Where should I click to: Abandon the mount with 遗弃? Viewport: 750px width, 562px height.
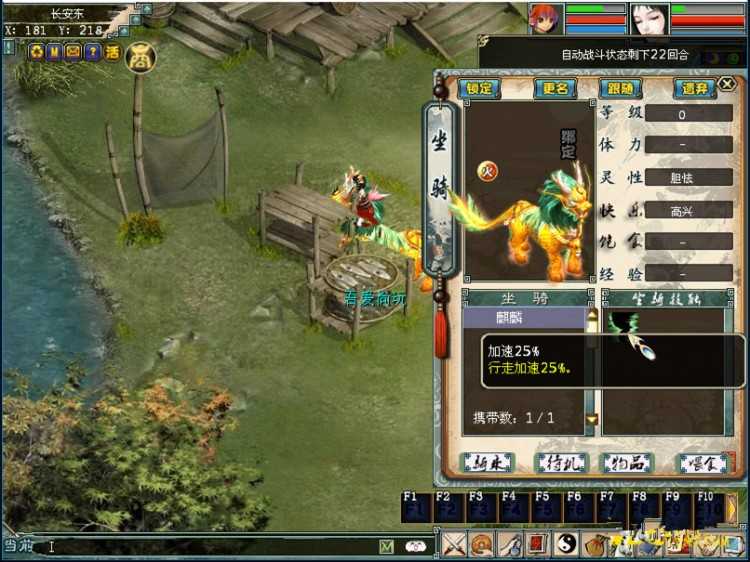693,88
